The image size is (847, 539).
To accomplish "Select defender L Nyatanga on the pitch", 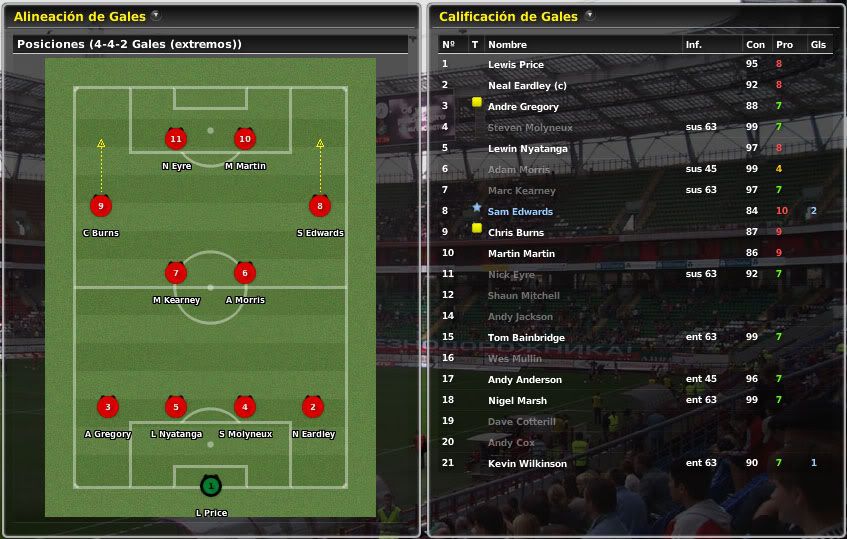I will 176,407.
